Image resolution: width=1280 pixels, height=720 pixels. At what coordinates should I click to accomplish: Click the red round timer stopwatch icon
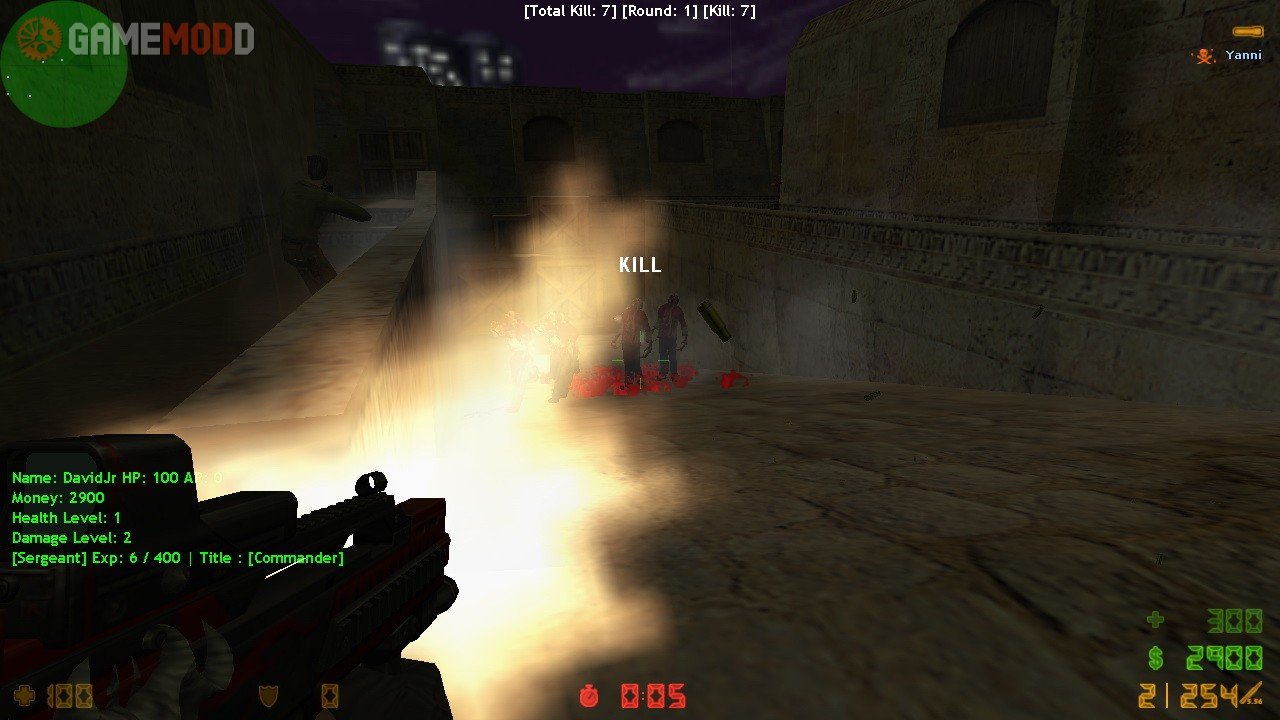coord(590,696)
